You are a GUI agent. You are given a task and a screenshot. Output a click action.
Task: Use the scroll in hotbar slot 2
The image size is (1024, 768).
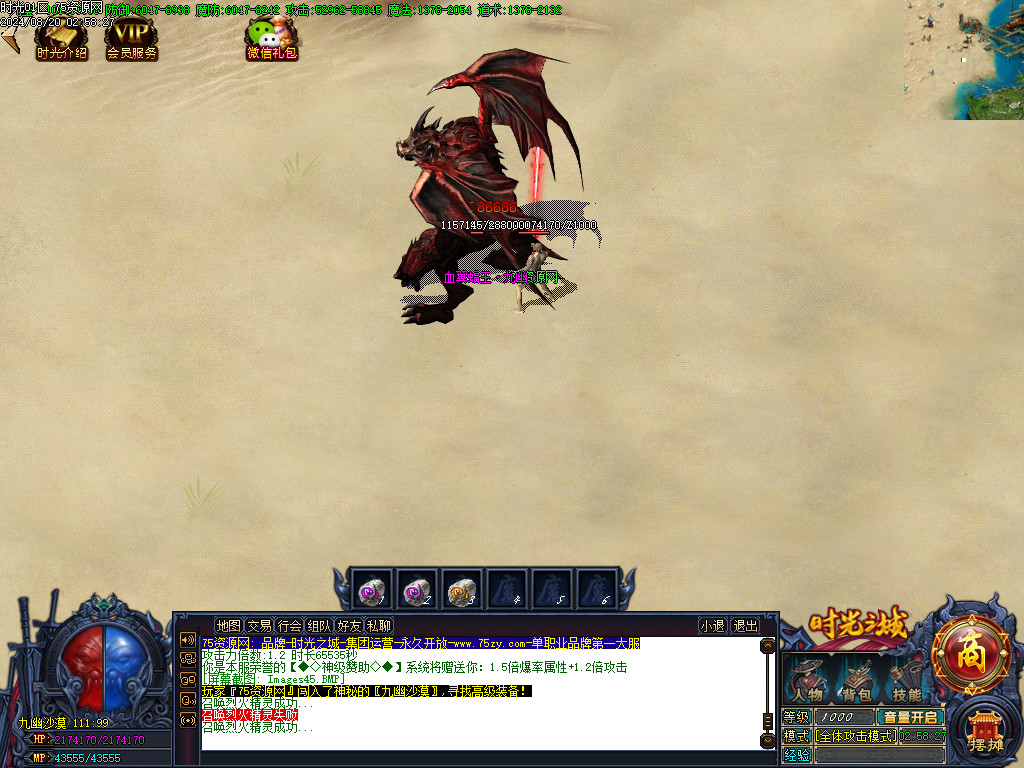[416, 590]
